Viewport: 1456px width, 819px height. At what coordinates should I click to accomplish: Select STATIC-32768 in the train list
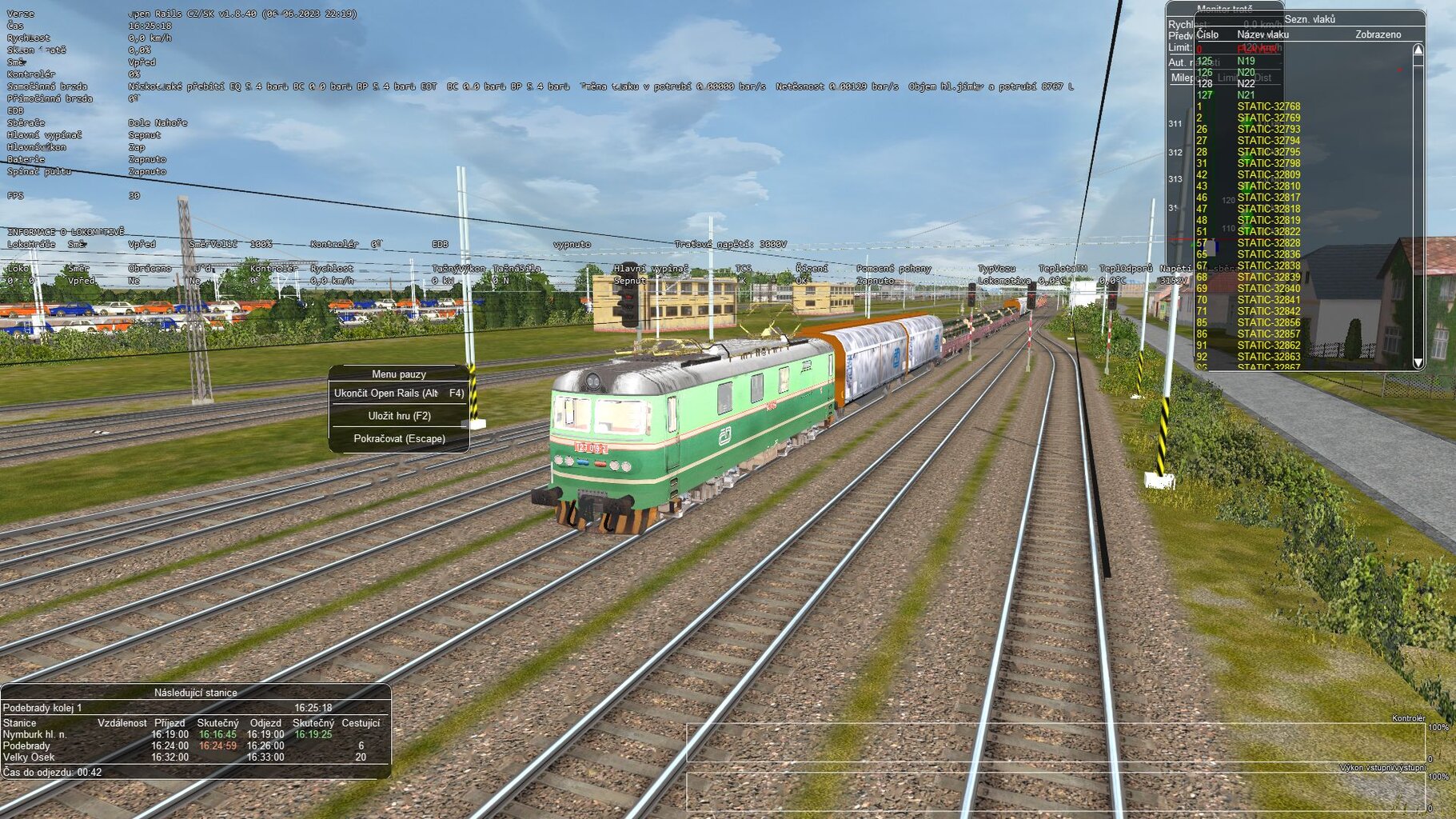[1268, 106]
